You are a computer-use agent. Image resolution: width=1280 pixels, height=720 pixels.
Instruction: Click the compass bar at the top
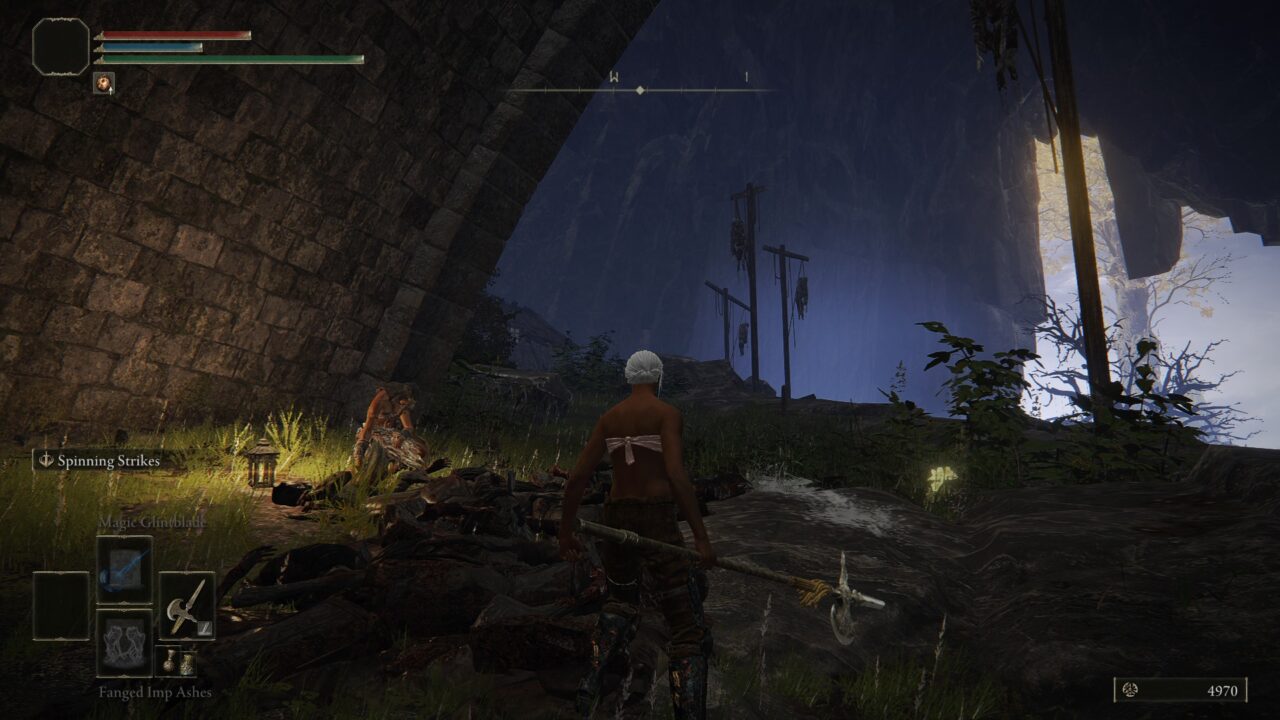[x=640, y=90]
